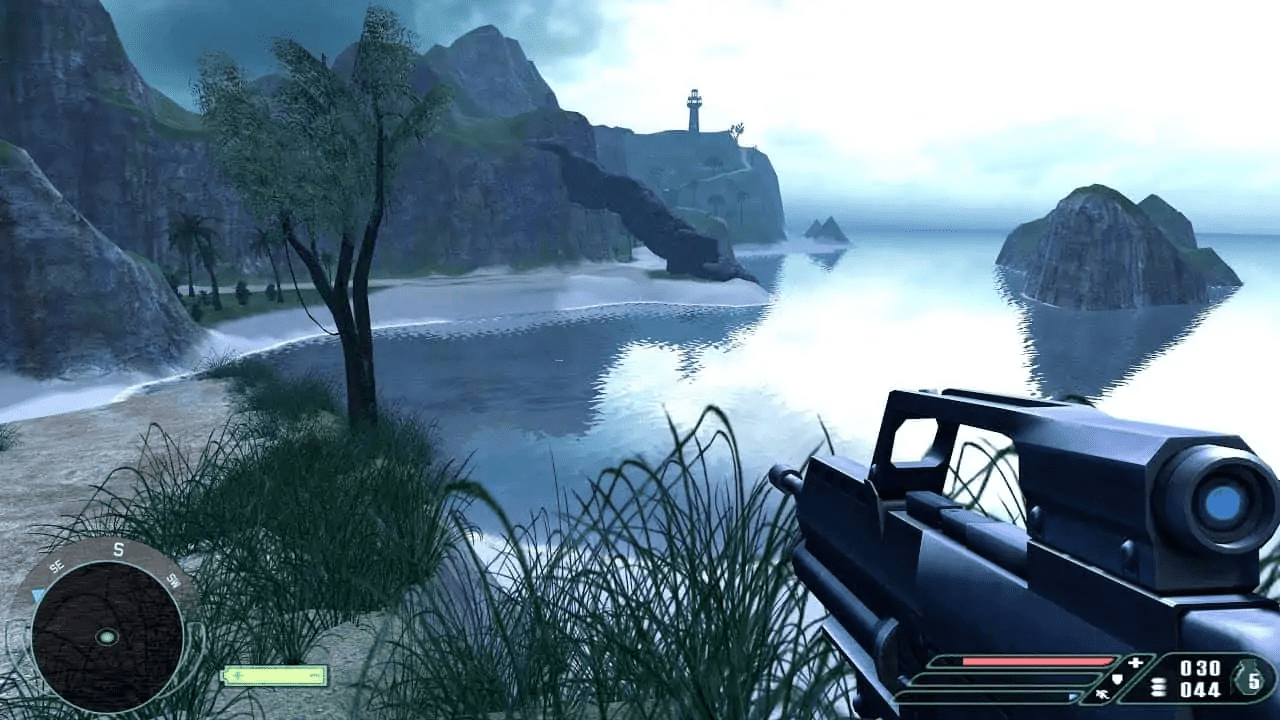1280x720 pixels.
Task: Toggle the flashlight battery indicator
Action: pyautogui.click(x=273, y=675)
